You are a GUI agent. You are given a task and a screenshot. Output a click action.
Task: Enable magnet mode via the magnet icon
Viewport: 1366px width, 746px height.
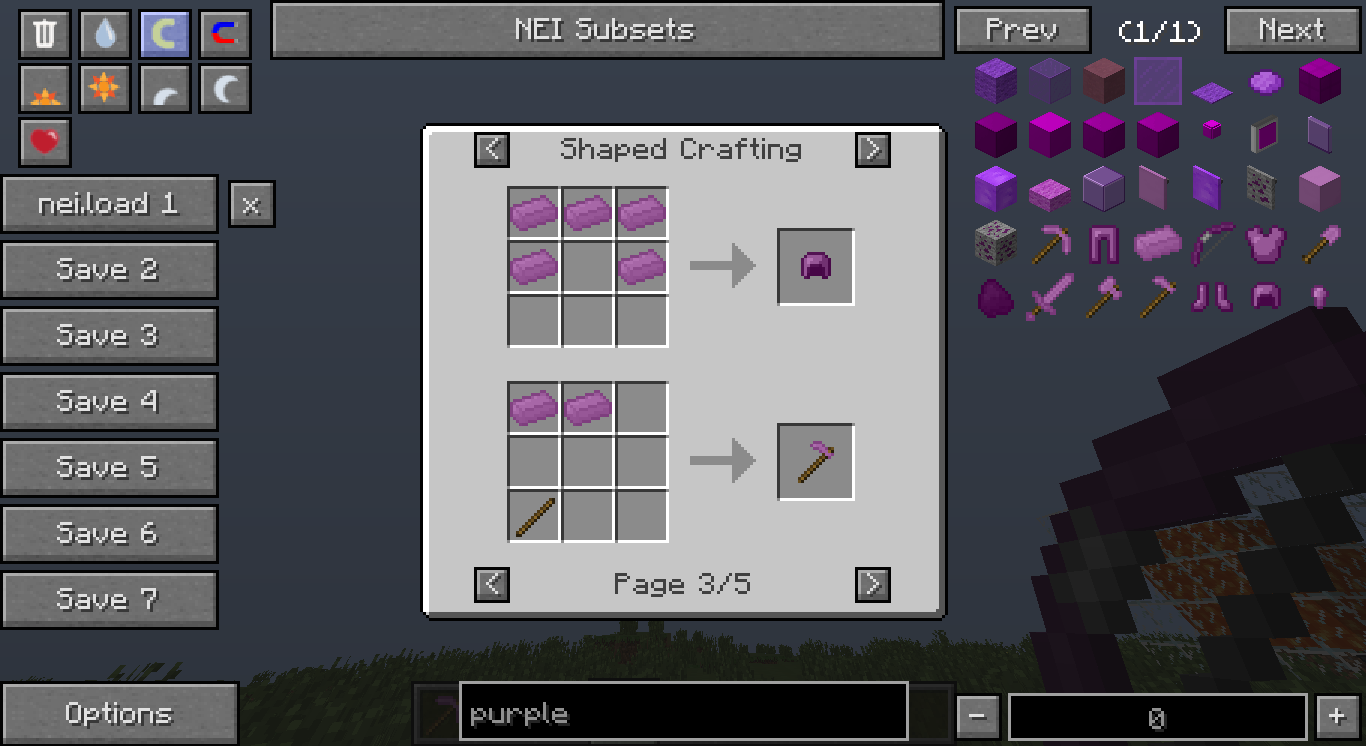tap(224, 32)
